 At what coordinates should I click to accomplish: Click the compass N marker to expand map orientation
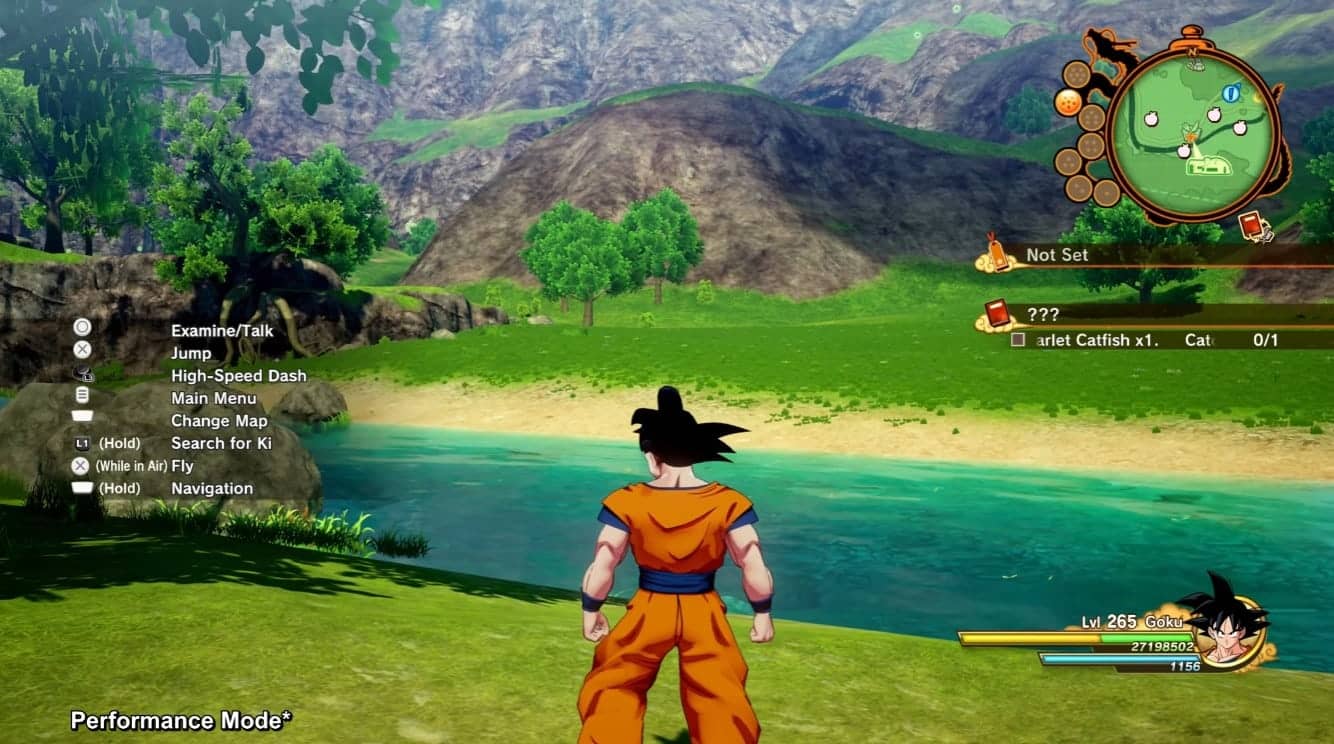pos(1194,52)
